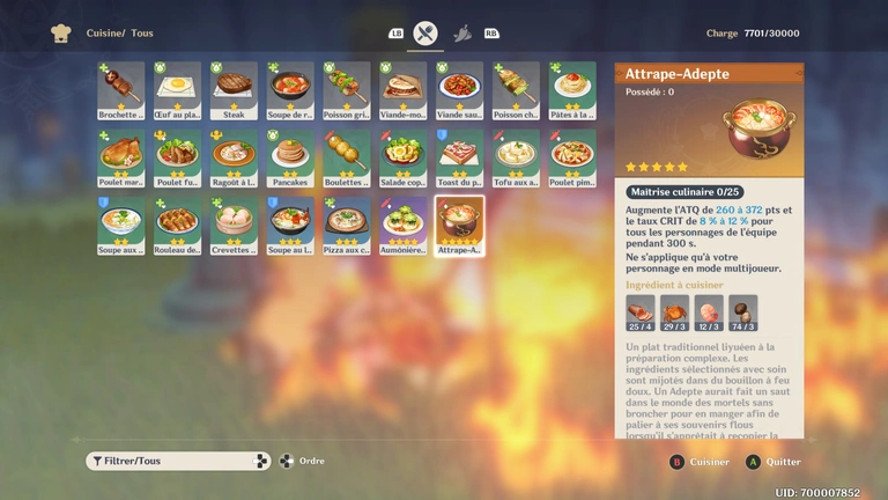Pick the Pâtes à la recipe slot
The height and width of the screenshot is (500, 888).
[x=572, y=90]
